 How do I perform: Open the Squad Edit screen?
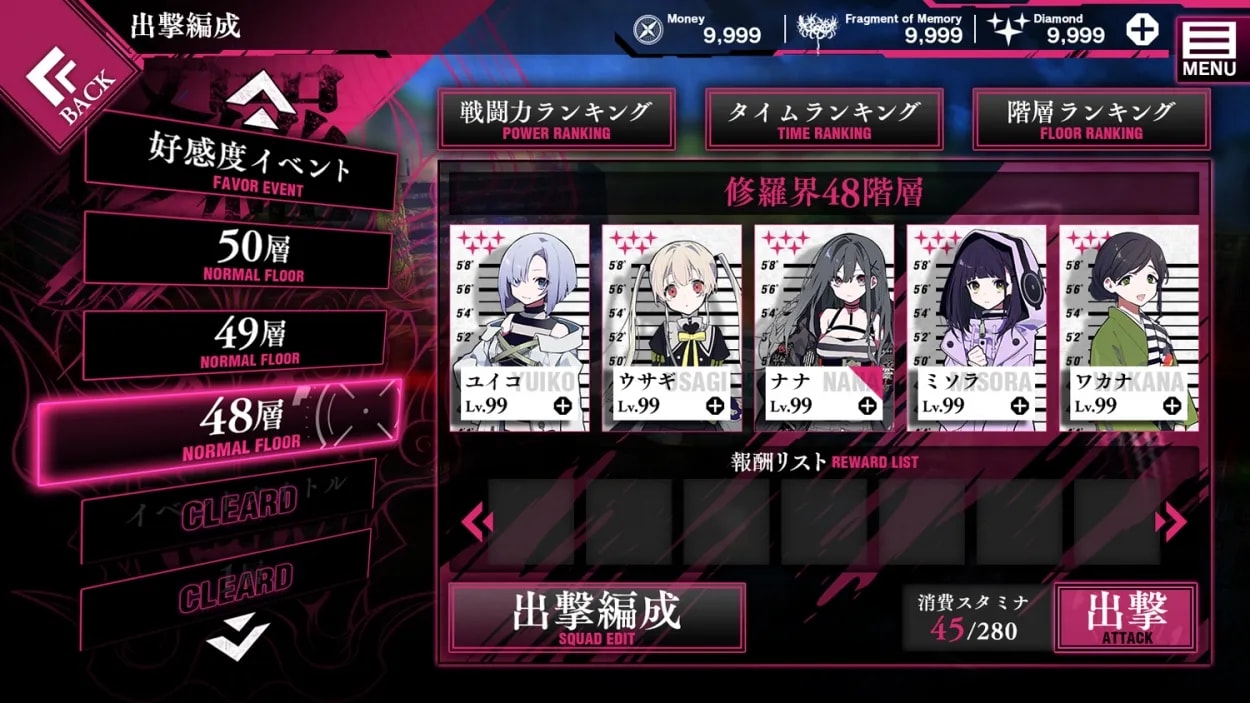[596, 616]
